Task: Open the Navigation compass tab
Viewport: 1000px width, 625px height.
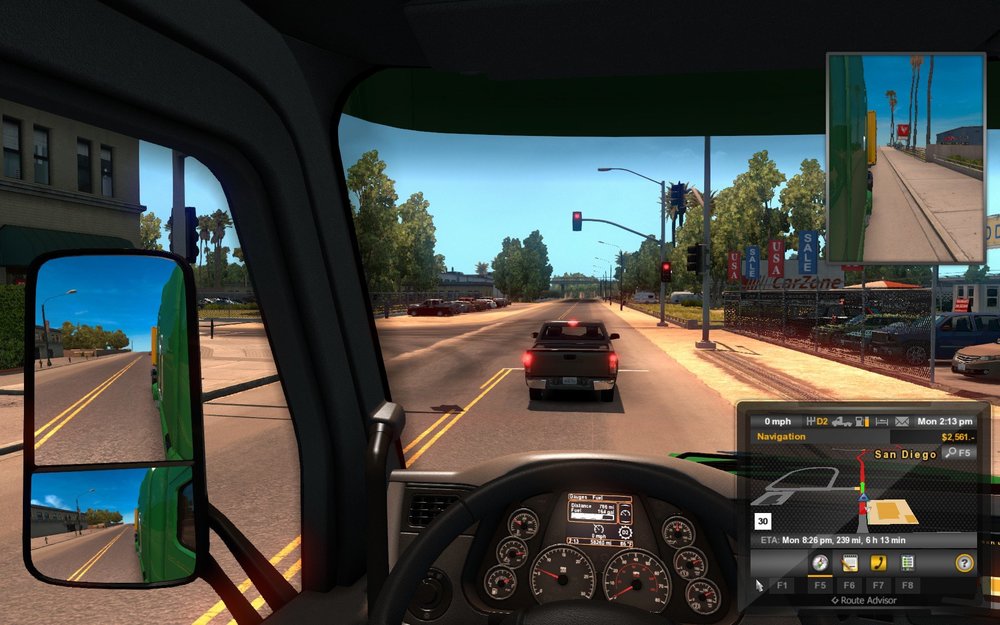Action: click(820, 563)
